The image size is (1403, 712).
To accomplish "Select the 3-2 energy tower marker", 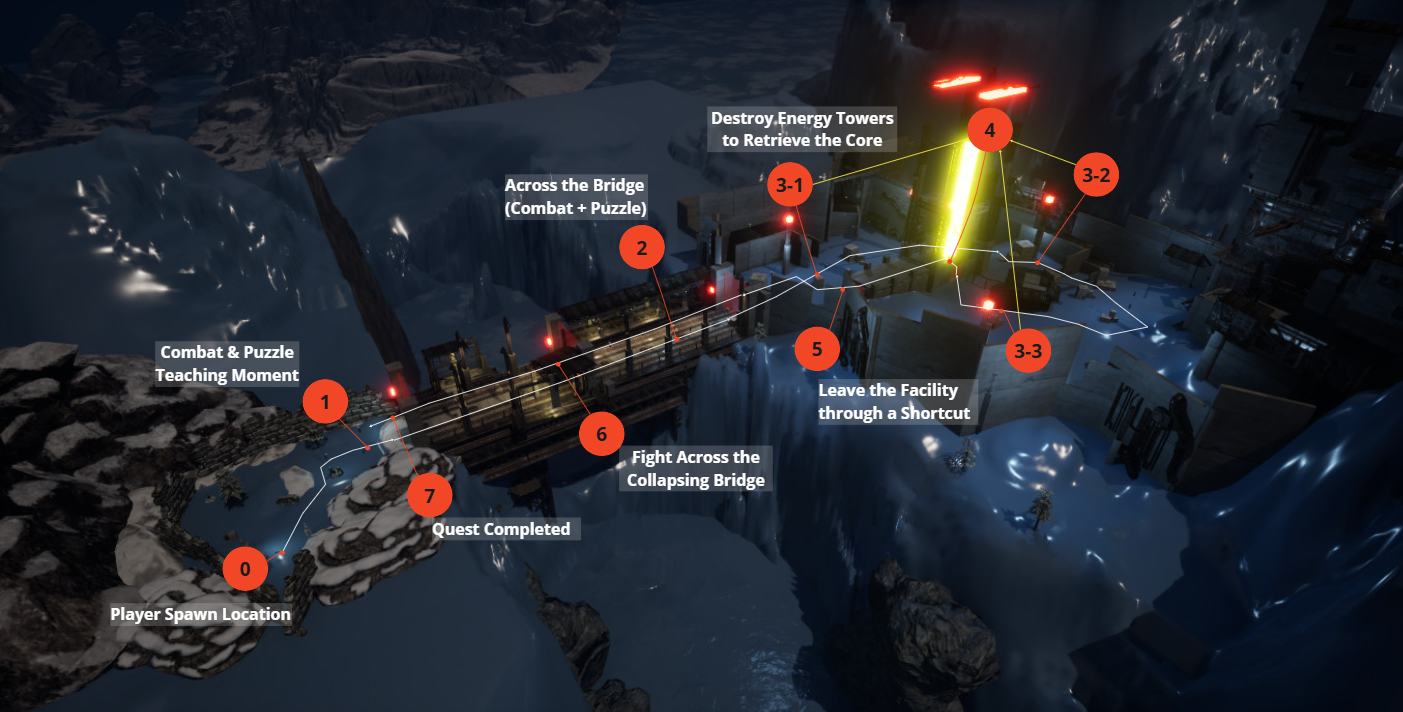I will (x=1096, y=176).
